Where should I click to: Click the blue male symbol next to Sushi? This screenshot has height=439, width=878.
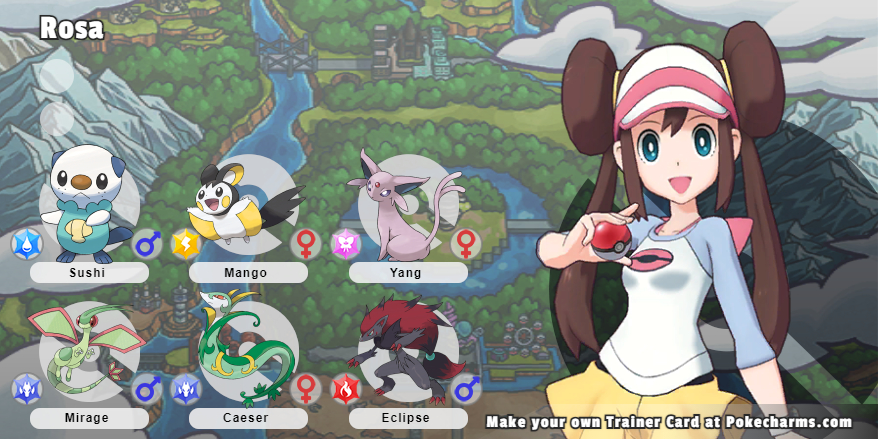pyautogui.click(x=149, y=243)
